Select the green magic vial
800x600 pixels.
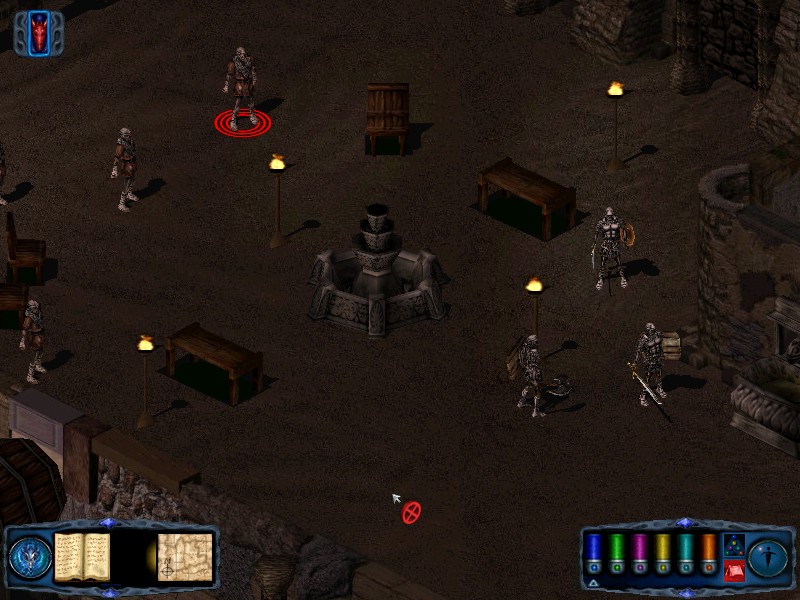pos(617,551)
